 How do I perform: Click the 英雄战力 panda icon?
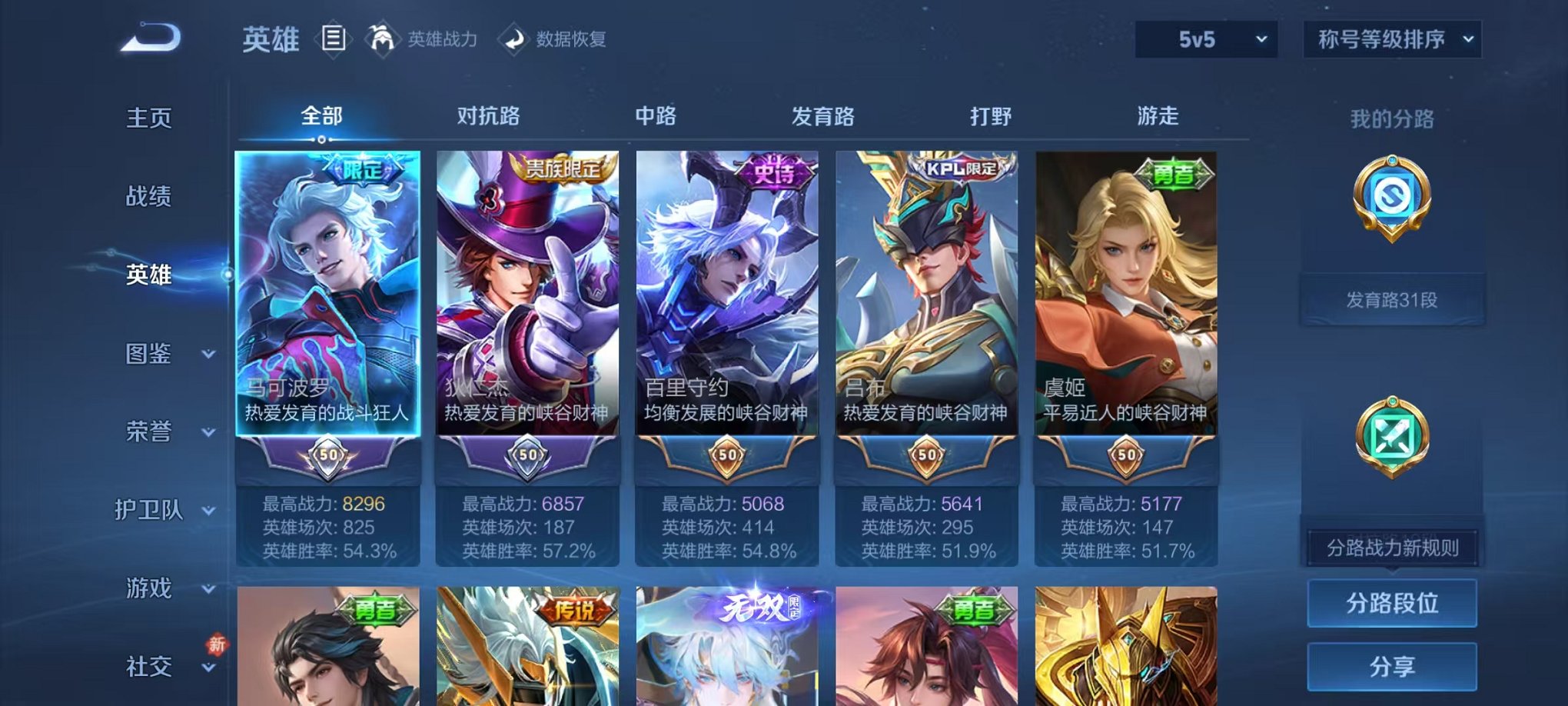pos(383,39)
